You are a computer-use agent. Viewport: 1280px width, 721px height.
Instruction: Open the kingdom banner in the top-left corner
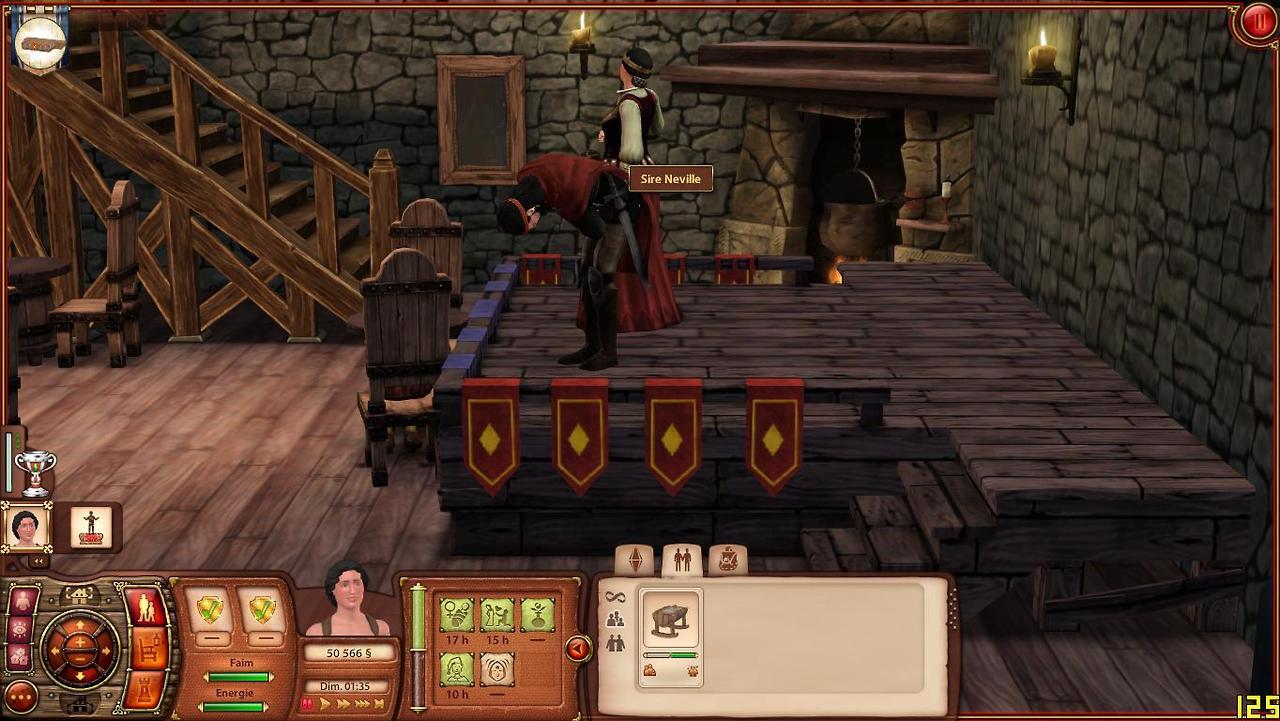tap(41, 40)
